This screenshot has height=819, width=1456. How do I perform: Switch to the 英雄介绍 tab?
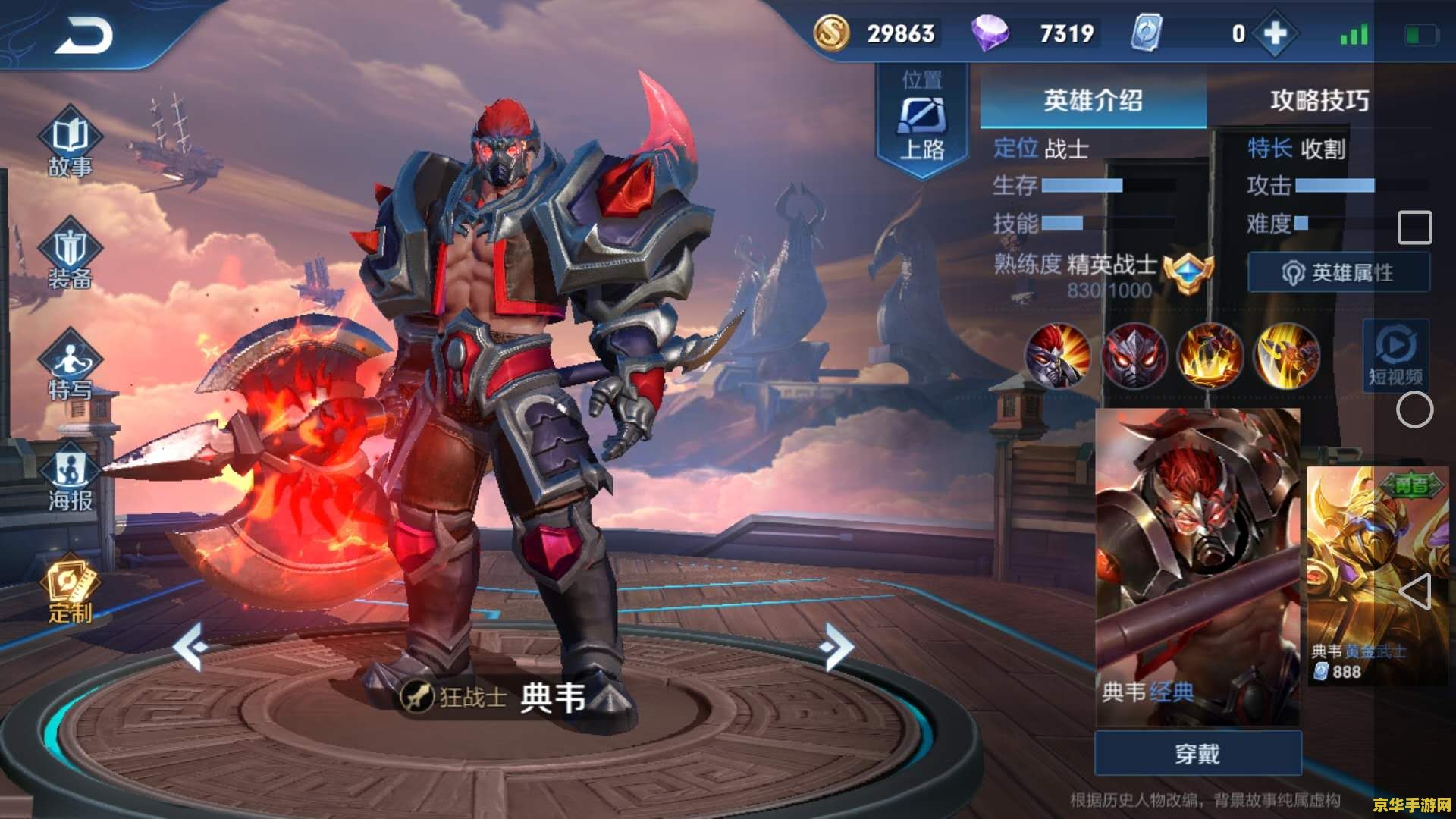(1093, 100)
